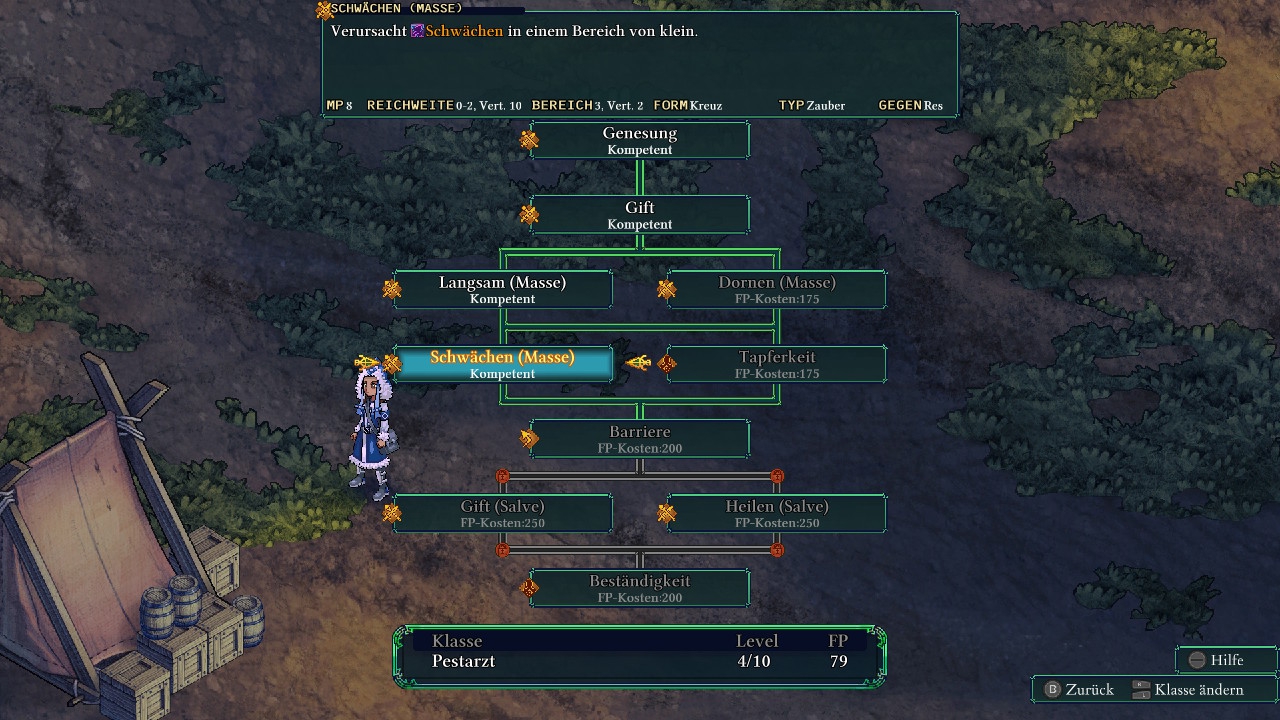Select Langsam (Masse) in the skill tree
Viewport: 1280px width, 720px height.
pyautogui.click(x=502, y=289)
